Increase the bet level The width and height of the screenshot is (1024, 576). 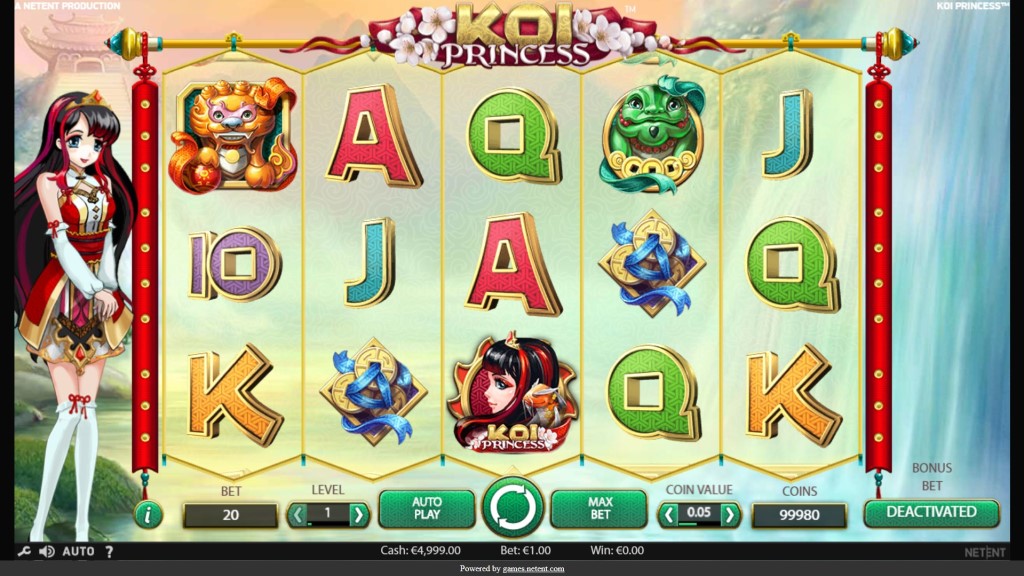[359, 515]
